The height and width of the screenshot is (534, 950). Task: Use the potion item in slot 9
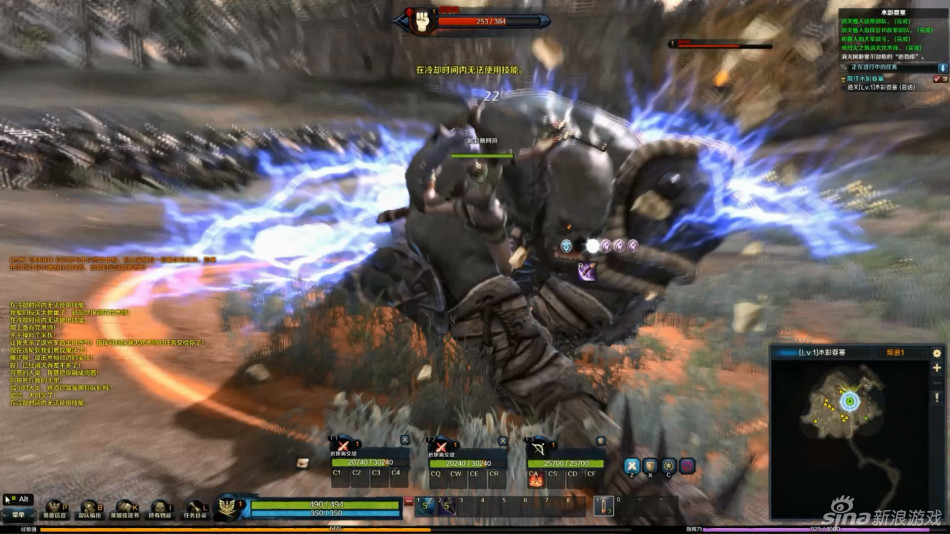[x=603, y=507]
